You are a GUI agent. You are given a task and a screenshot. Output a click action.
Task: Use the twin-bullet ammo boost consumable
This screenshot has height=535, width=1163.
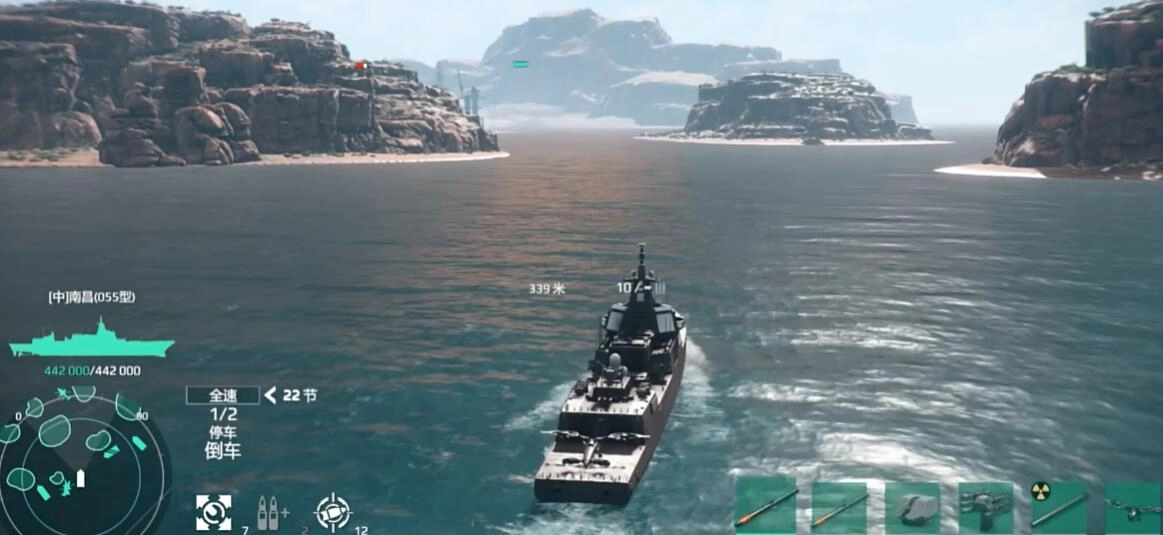tap(267, 511)
